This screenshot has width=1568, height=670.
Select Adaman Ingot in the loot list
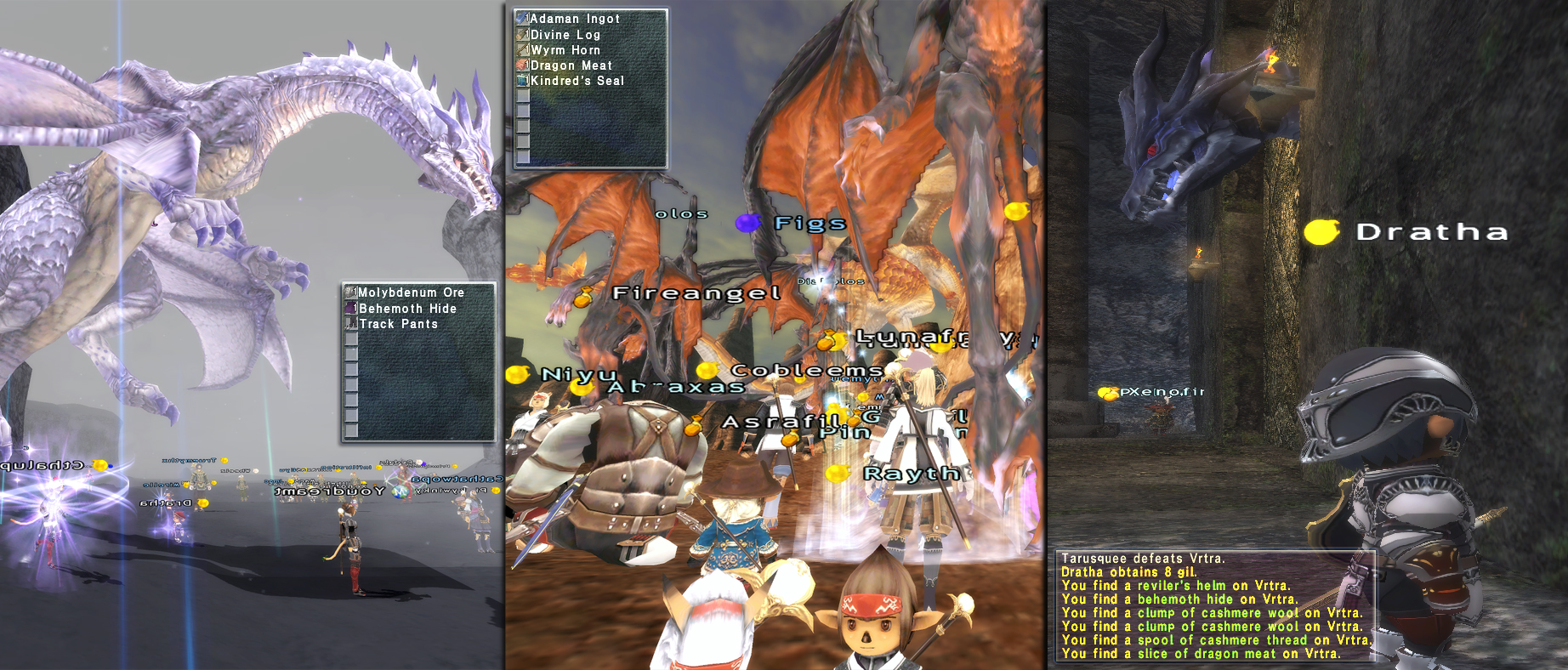tap(575, 19)
